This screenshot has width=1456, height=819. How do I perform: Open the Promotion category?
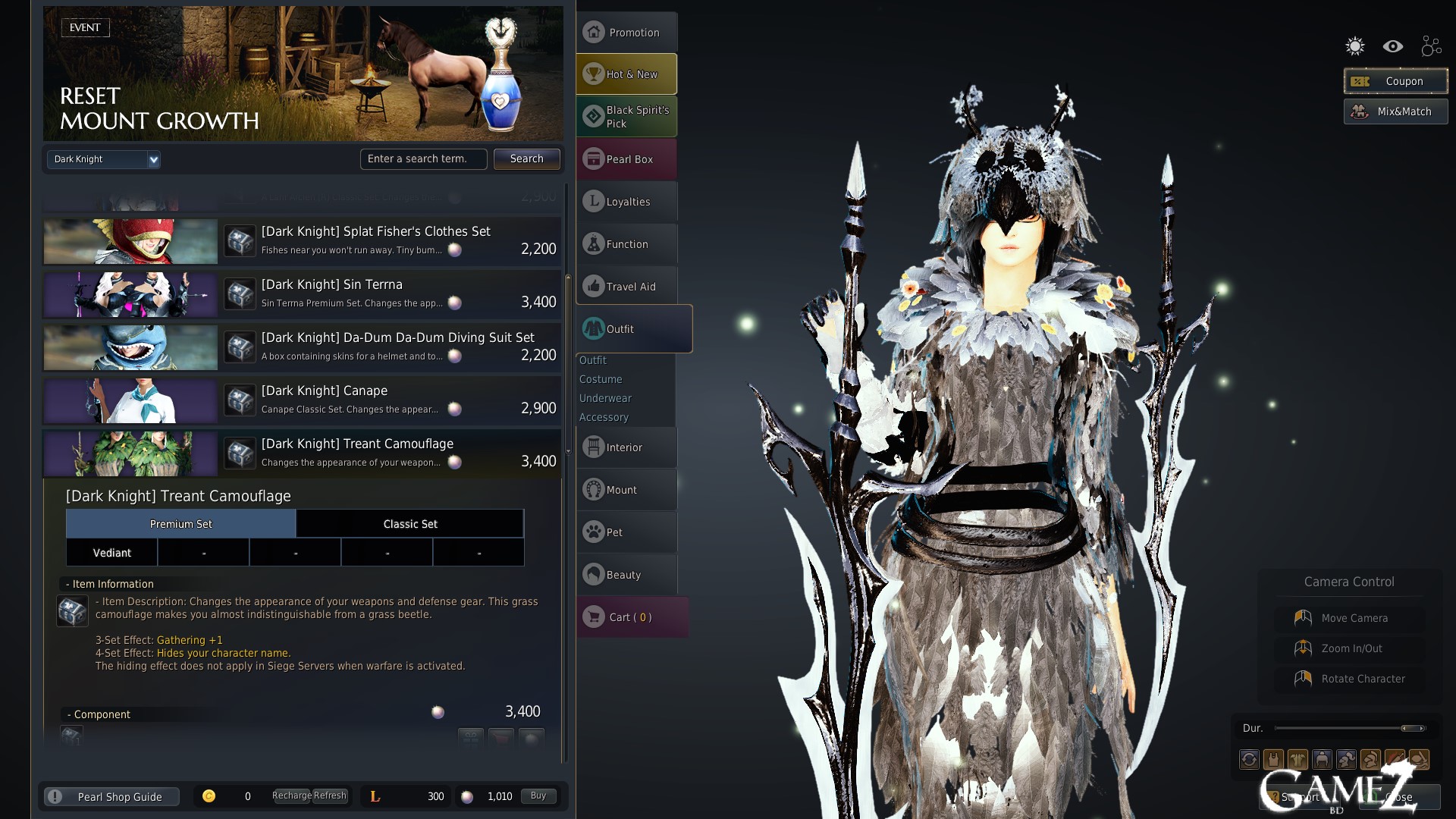coord(626,33)
